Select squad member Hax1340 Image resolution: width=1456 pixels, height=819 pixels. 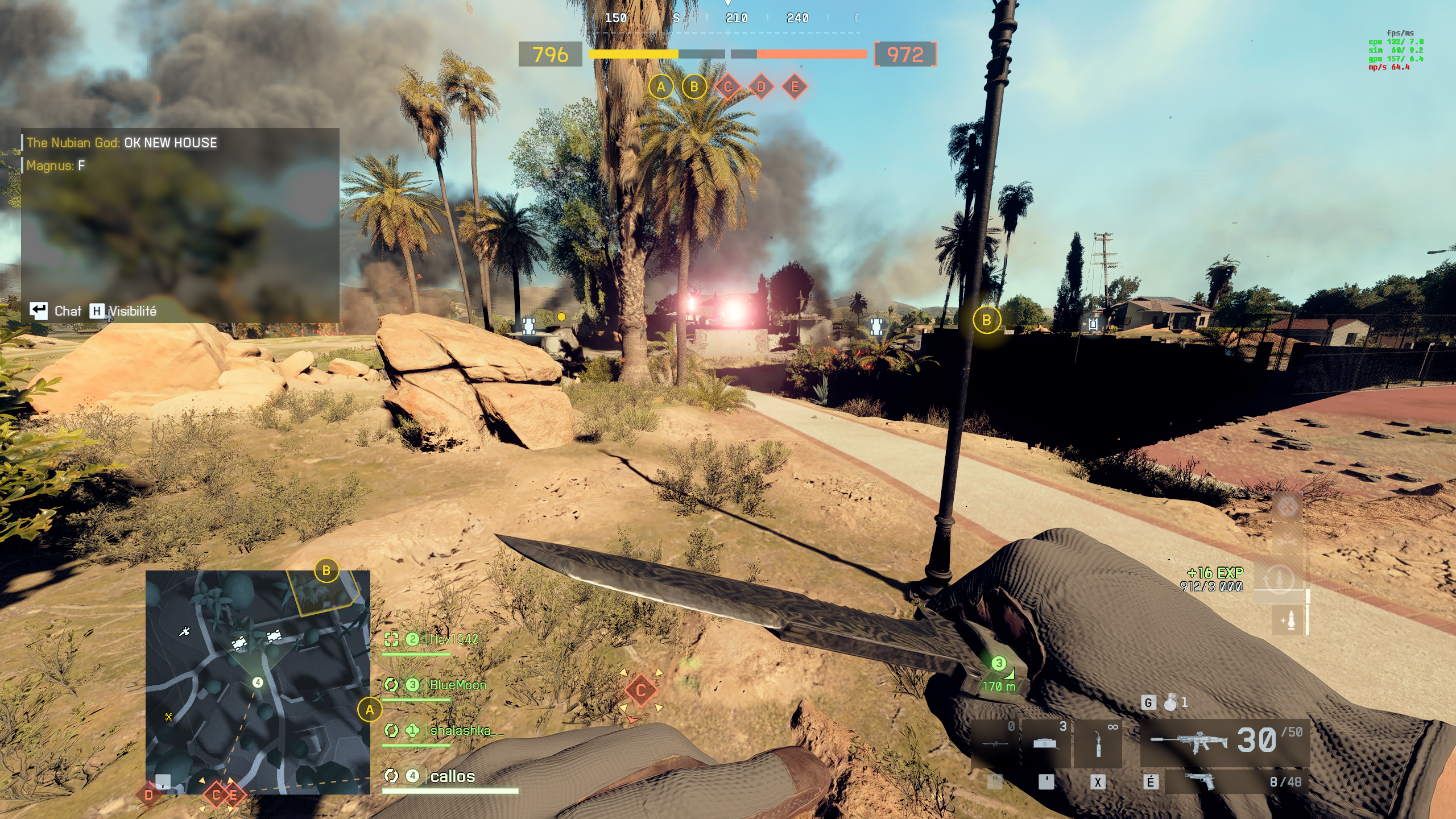pyautogui.click(x=454, y=639)
